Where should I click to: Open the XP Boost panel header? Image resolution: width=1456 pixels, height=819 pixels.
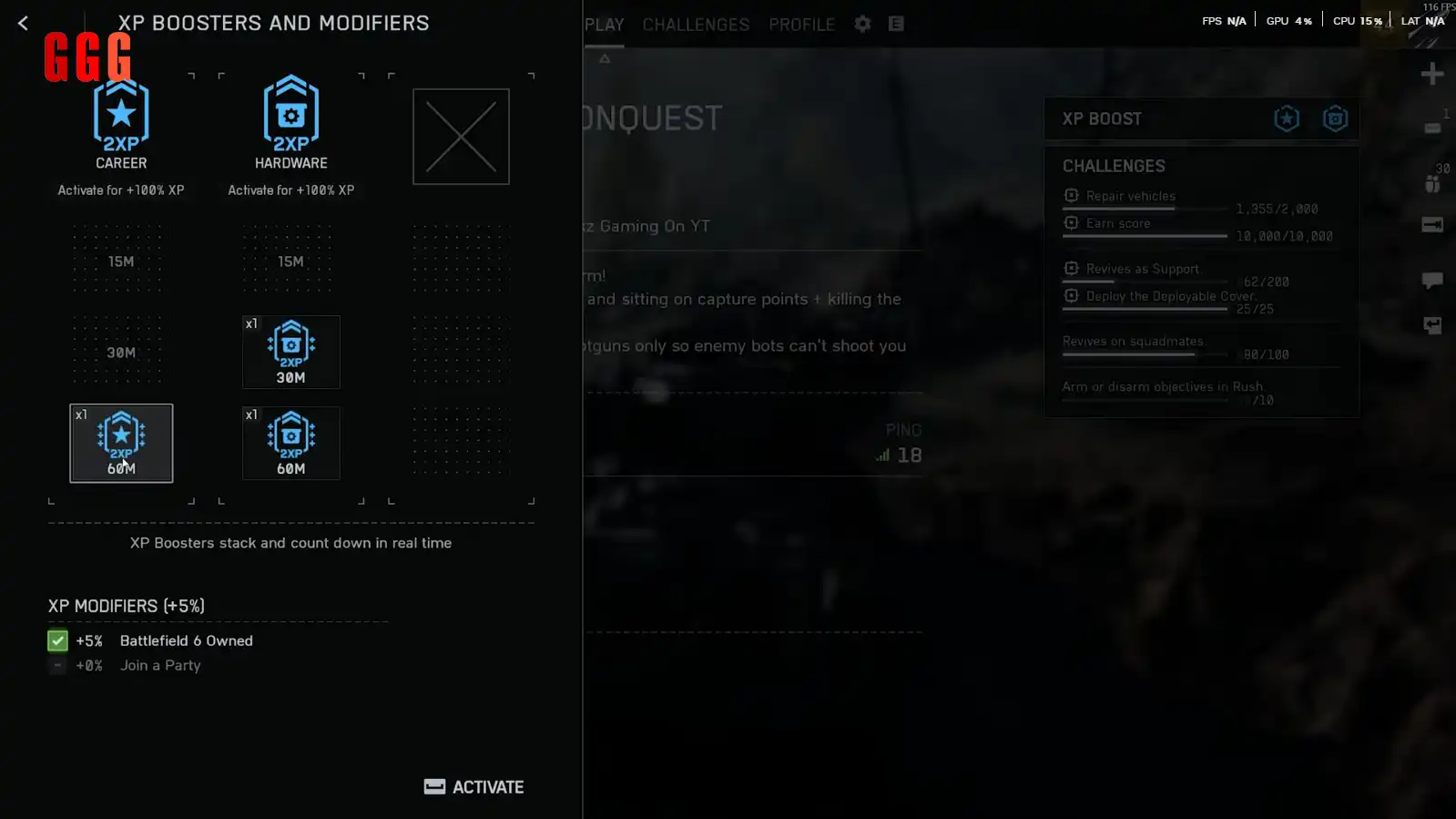tap(1102, 119)
